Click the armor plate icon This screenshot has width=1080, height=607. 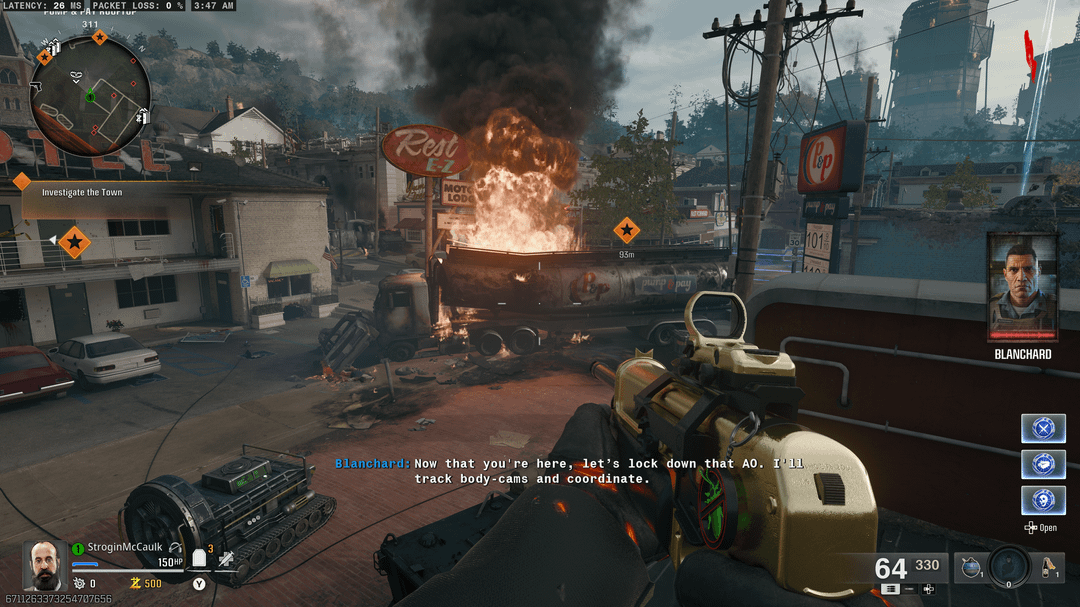198,557
